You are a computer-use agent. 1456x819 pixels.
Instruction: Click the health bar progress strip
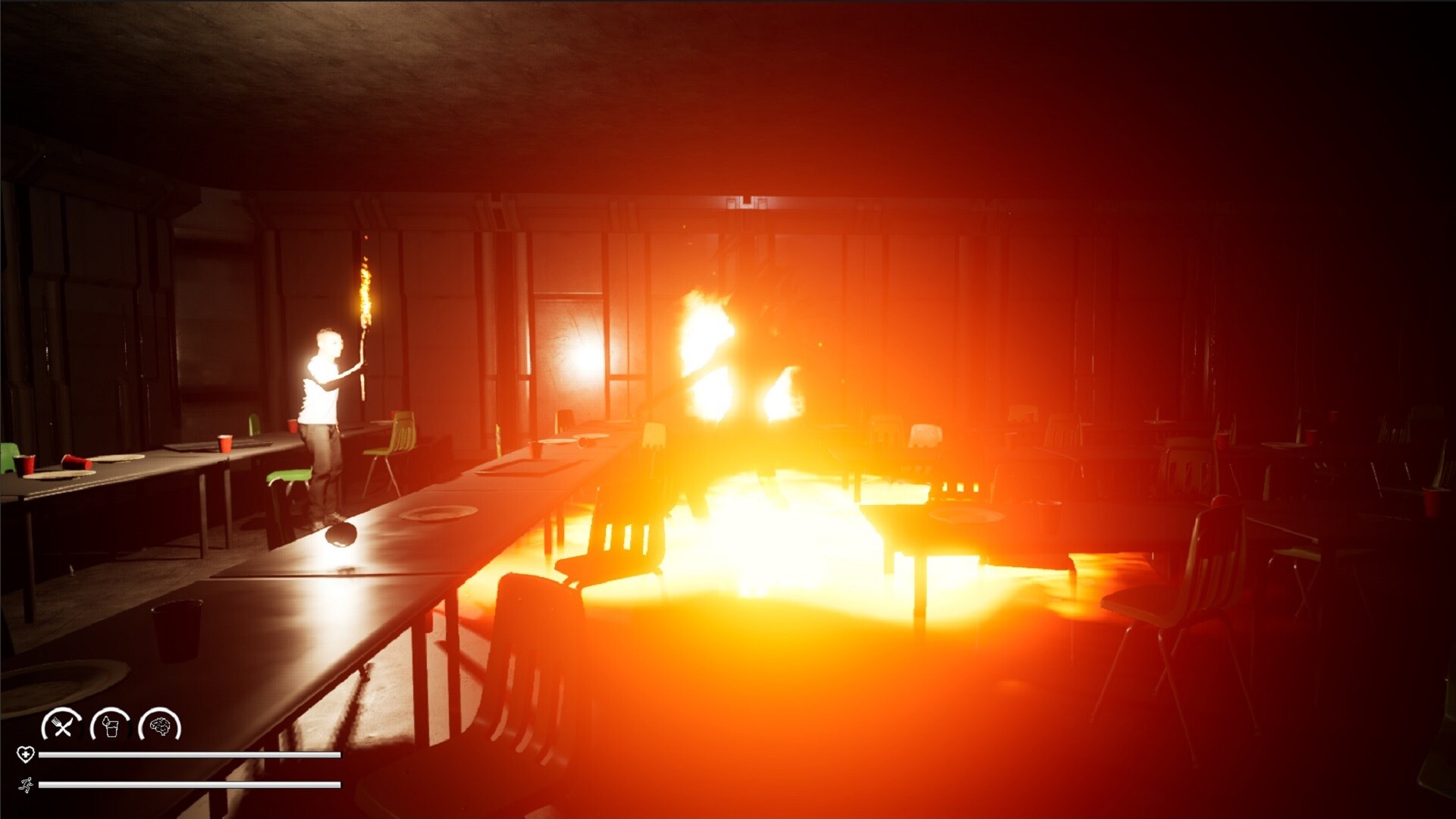(190, 755)
